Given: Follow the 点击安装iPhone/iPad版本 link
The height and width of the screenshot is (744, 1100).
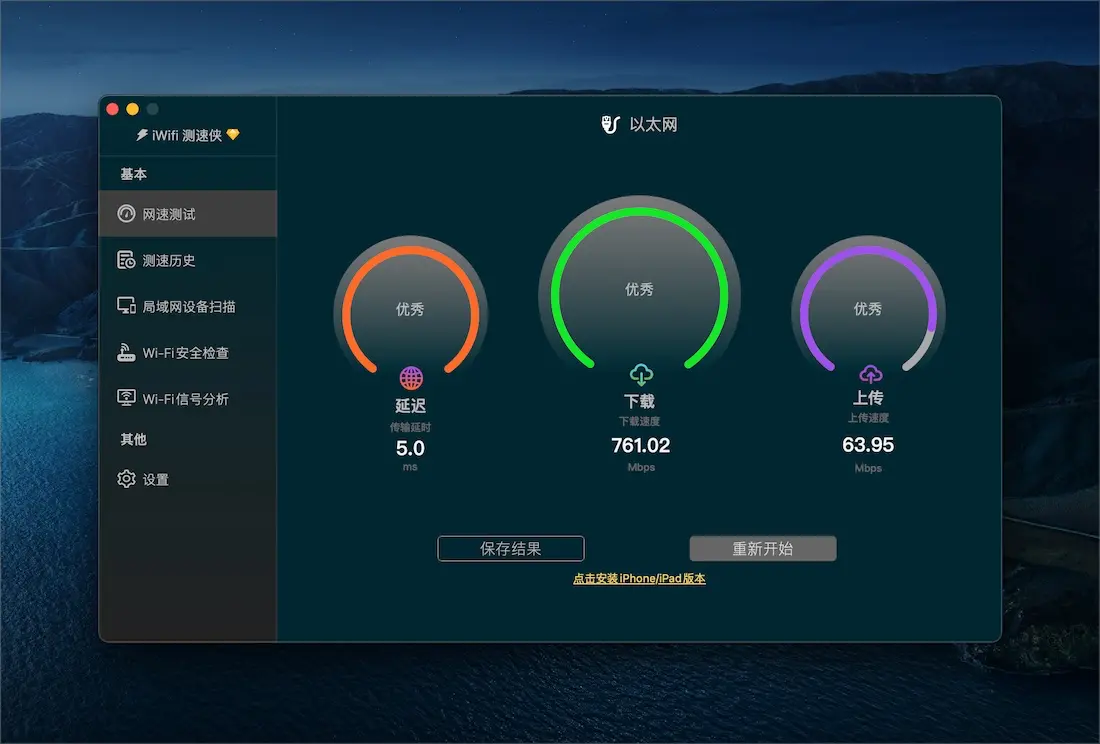Looking at the screenshot, I should click(639, 579).
